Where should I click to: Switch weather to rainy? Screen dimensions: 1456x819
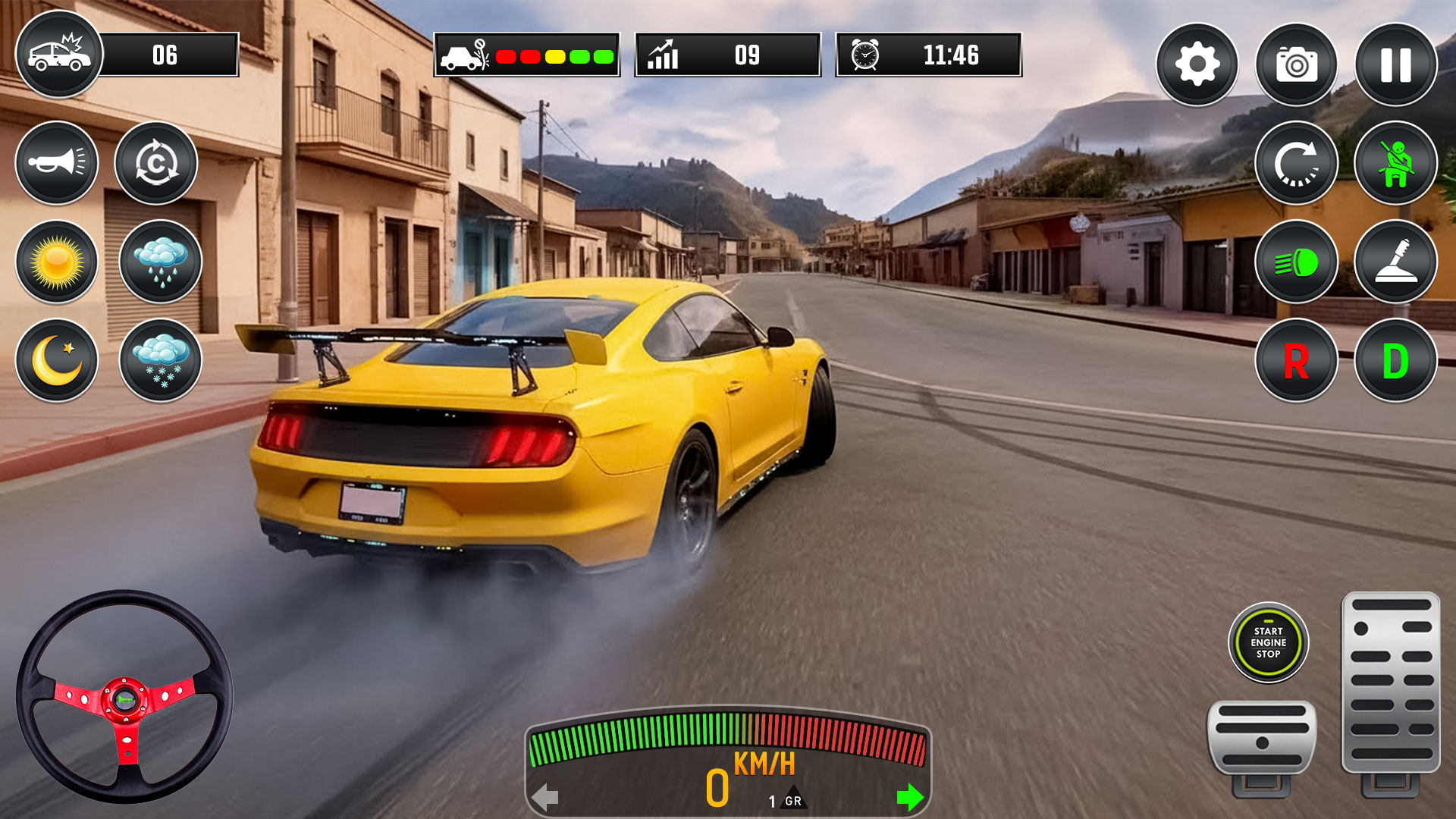click(x=155, y=263)
